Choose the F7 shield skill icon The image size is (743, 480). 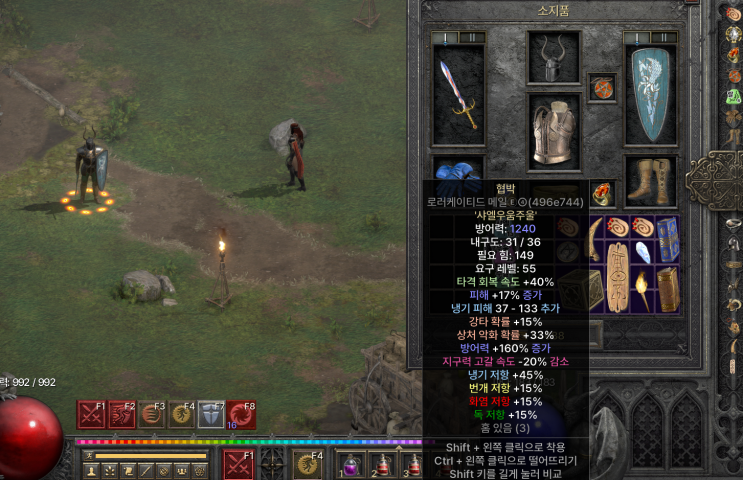click(x=211, y=414)
